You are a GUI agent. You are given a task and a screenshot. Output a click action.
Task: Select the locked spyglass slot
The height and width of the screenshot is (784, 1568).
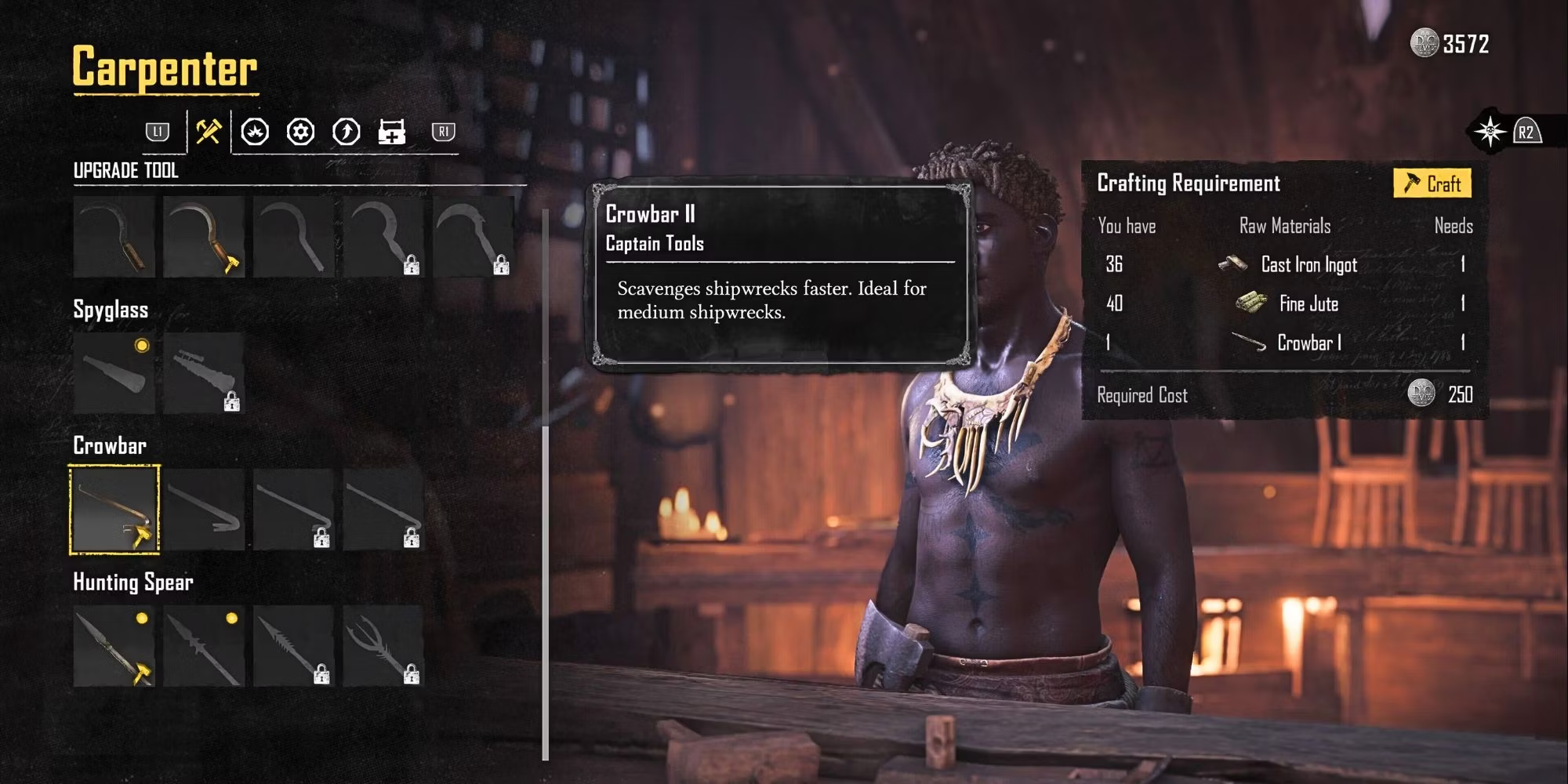coord(204,373)
